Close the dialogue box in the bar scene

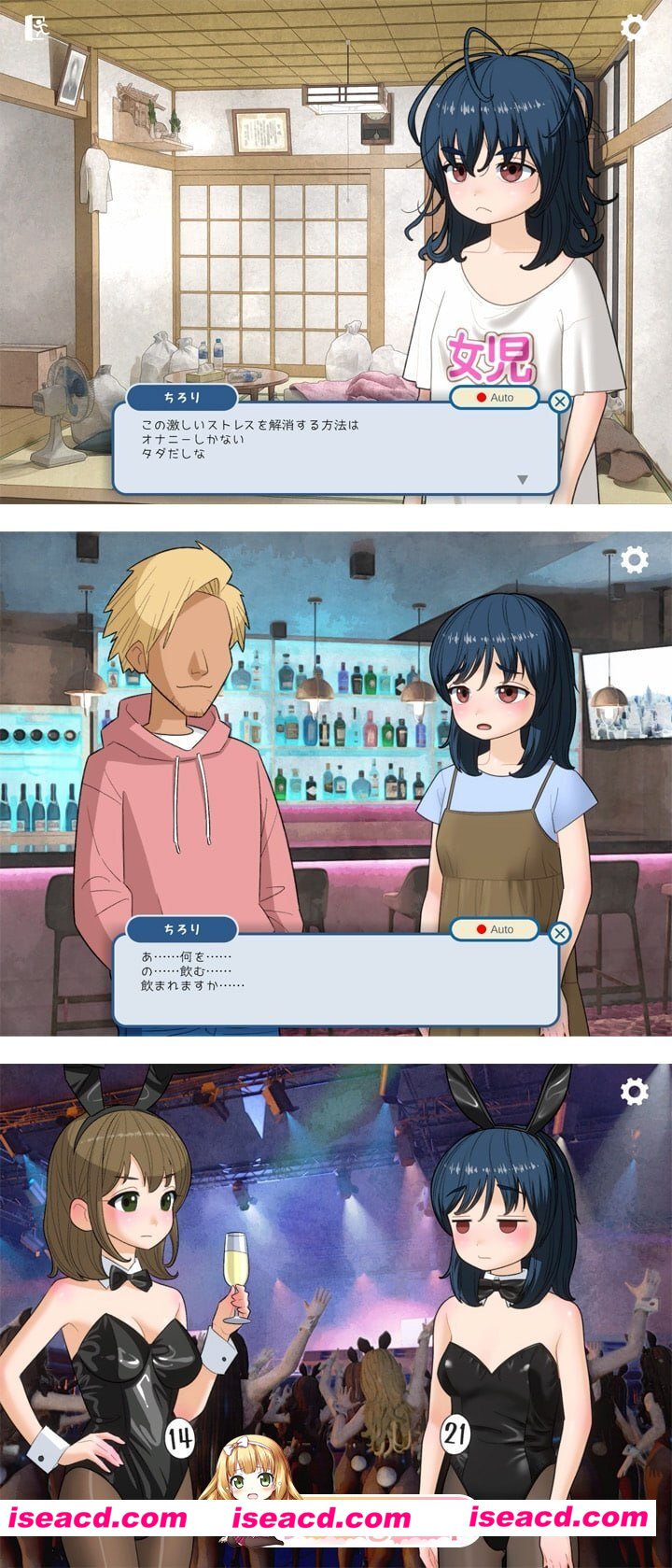click(559, 934)
